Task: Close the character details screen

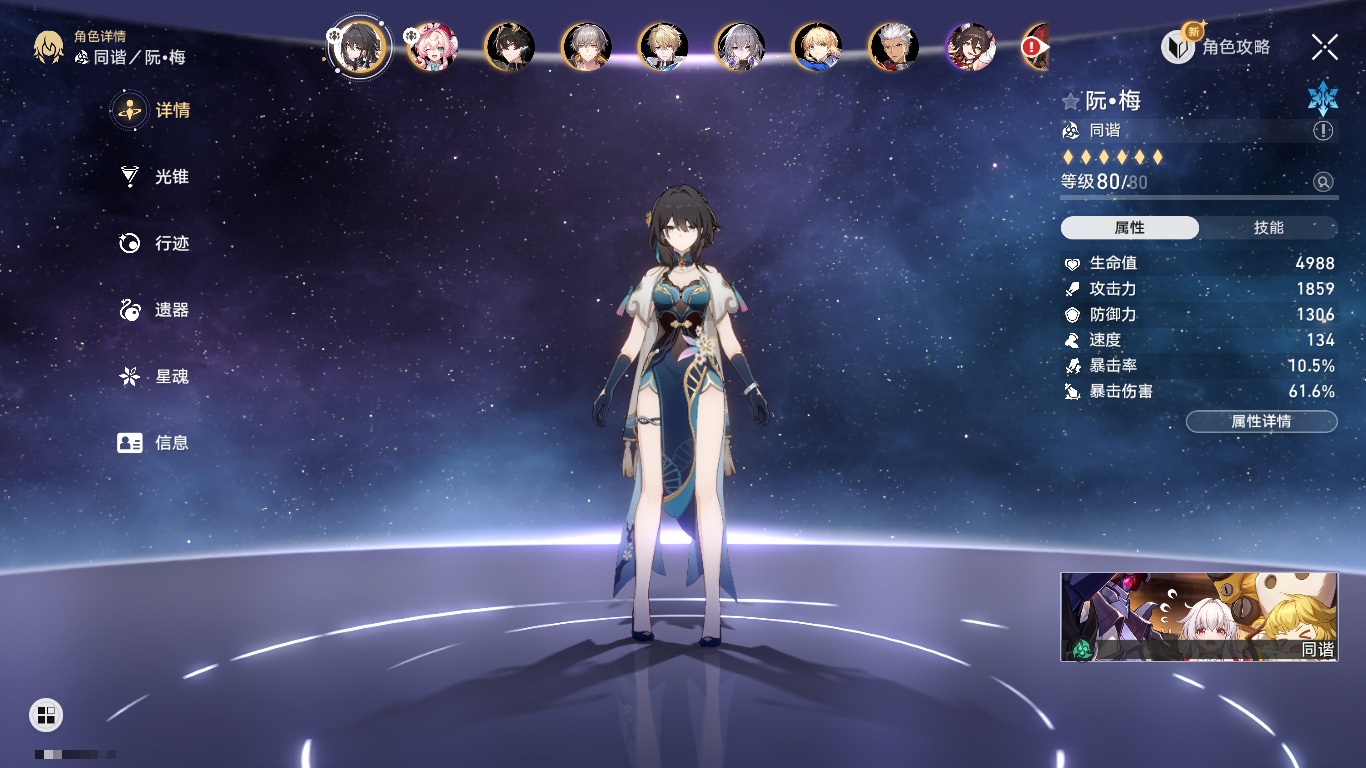Action: [1324, 47]
